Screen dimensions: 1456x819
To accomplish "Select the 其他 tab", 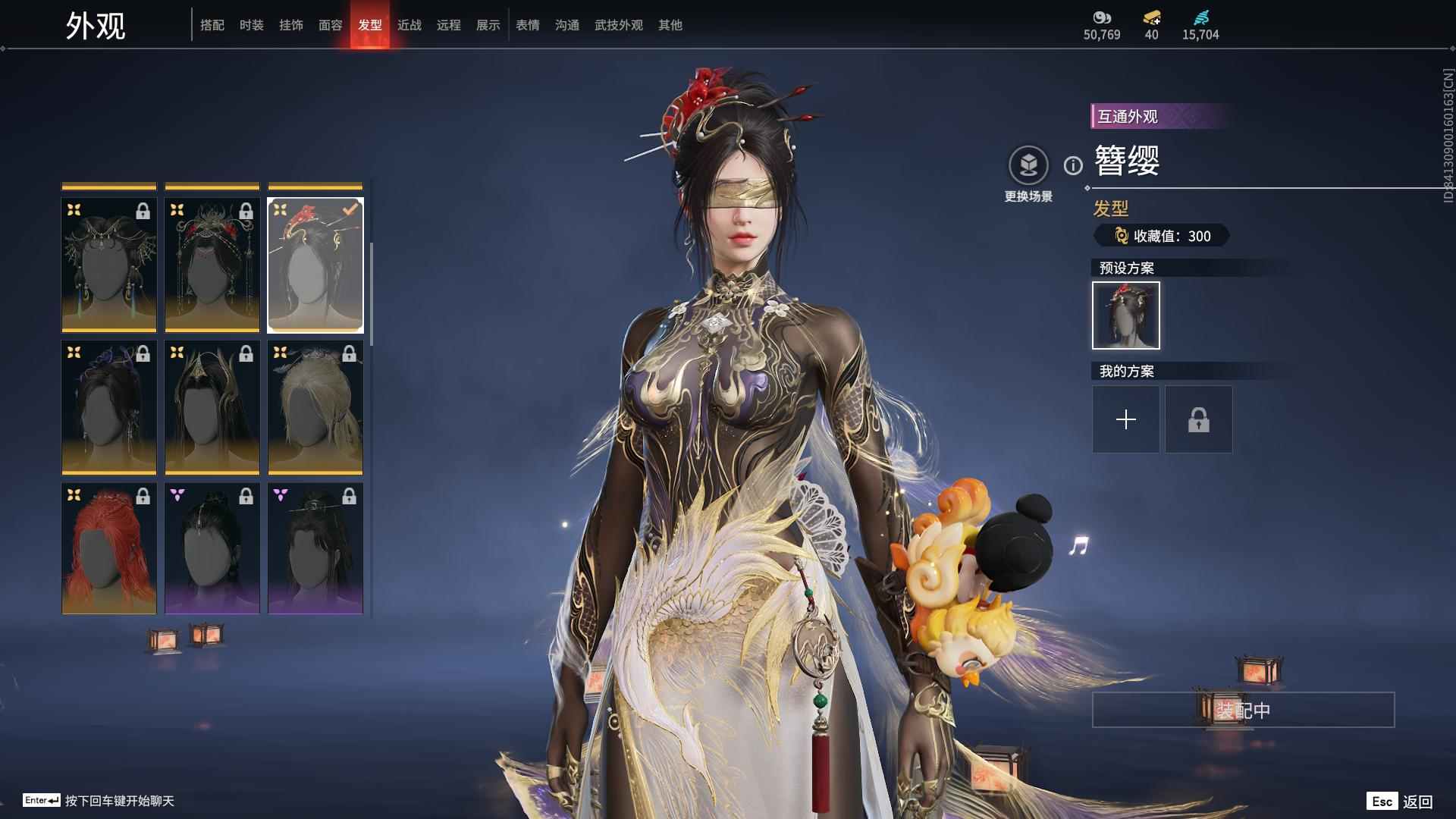I will [x=670, y=25].
